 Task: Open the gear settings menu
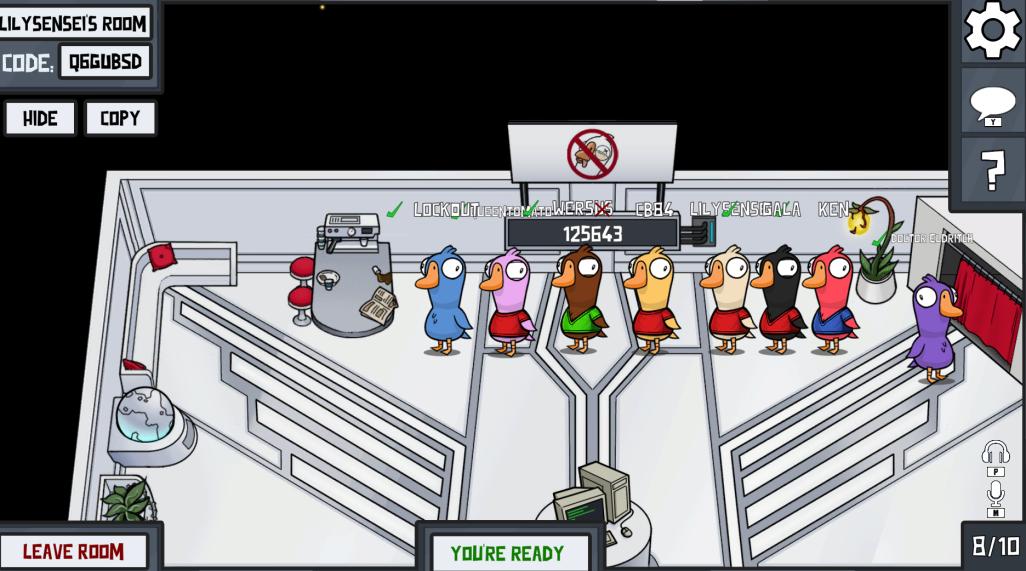[x=992, y=31]
